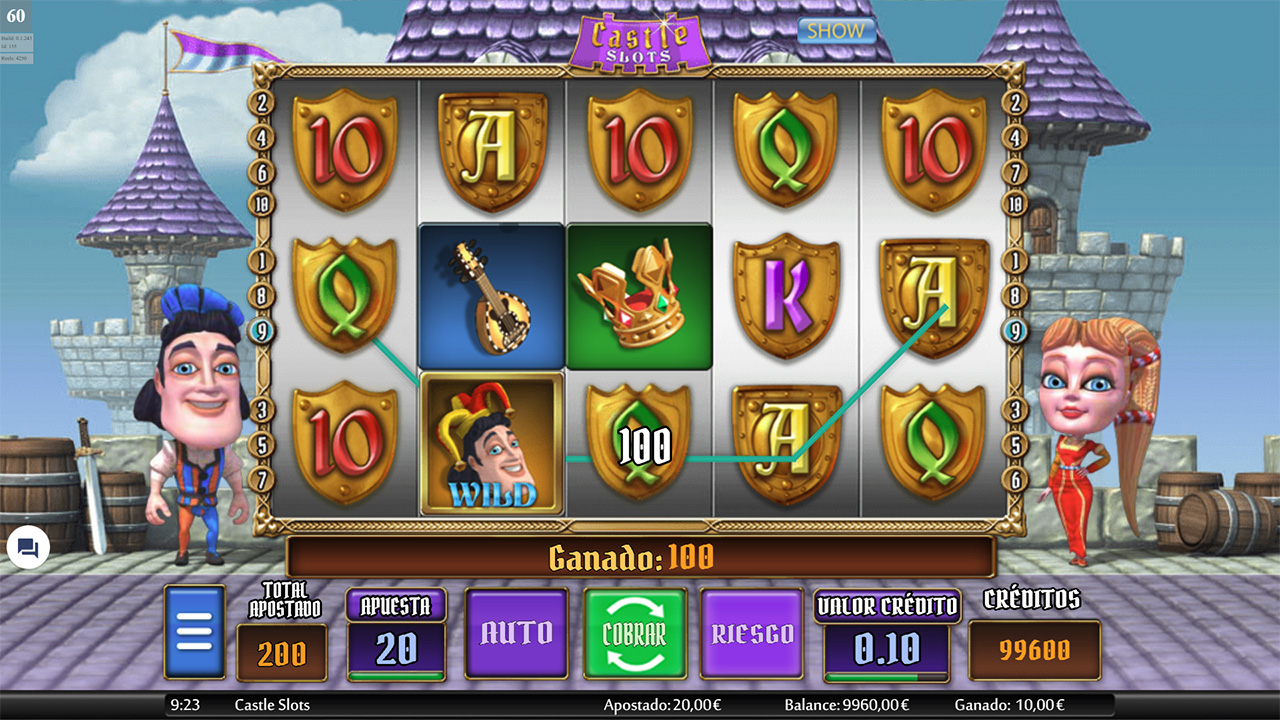Image resolution: width=1280 pixels, height=720 pixels.
Task: Open the blue hamburger menu
Action: click(x=193, y=631)
